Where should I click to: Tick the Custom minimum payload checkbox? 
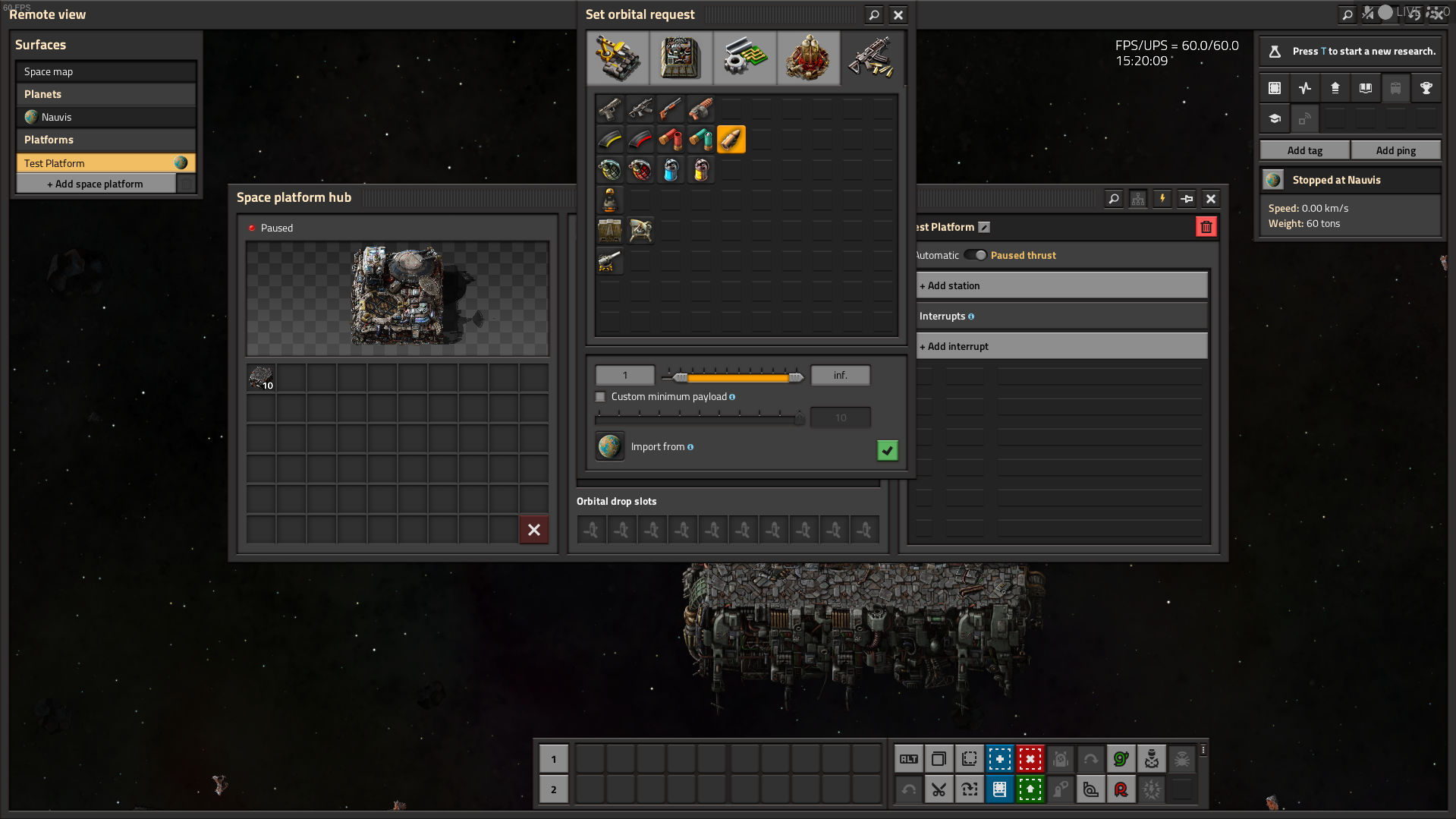[x=601, y=397]
